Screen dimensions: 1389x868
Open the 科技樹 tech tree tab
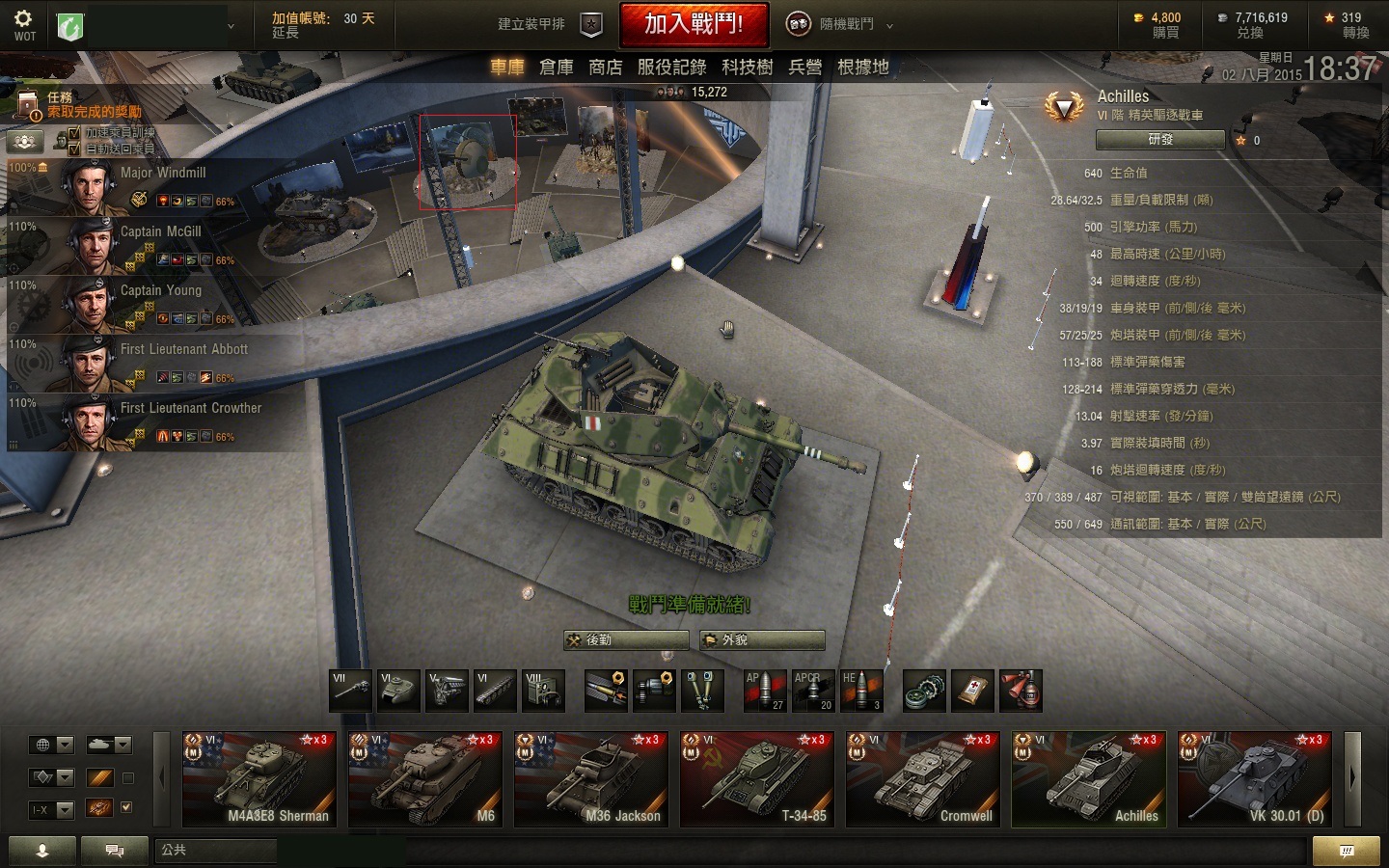pyautogui.click(x=748, y=67)
